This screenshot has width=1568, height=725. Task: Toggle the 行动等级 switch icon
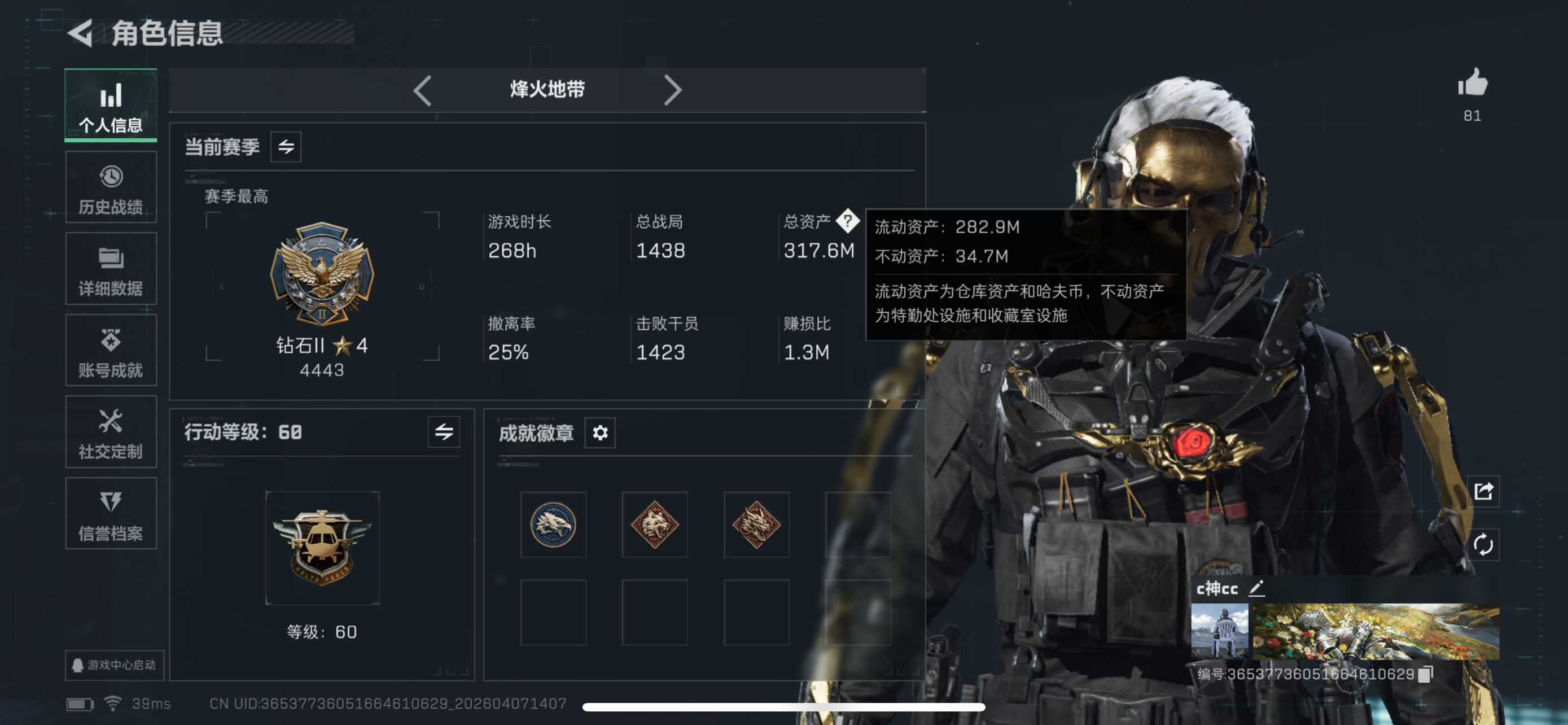[444, 433]
